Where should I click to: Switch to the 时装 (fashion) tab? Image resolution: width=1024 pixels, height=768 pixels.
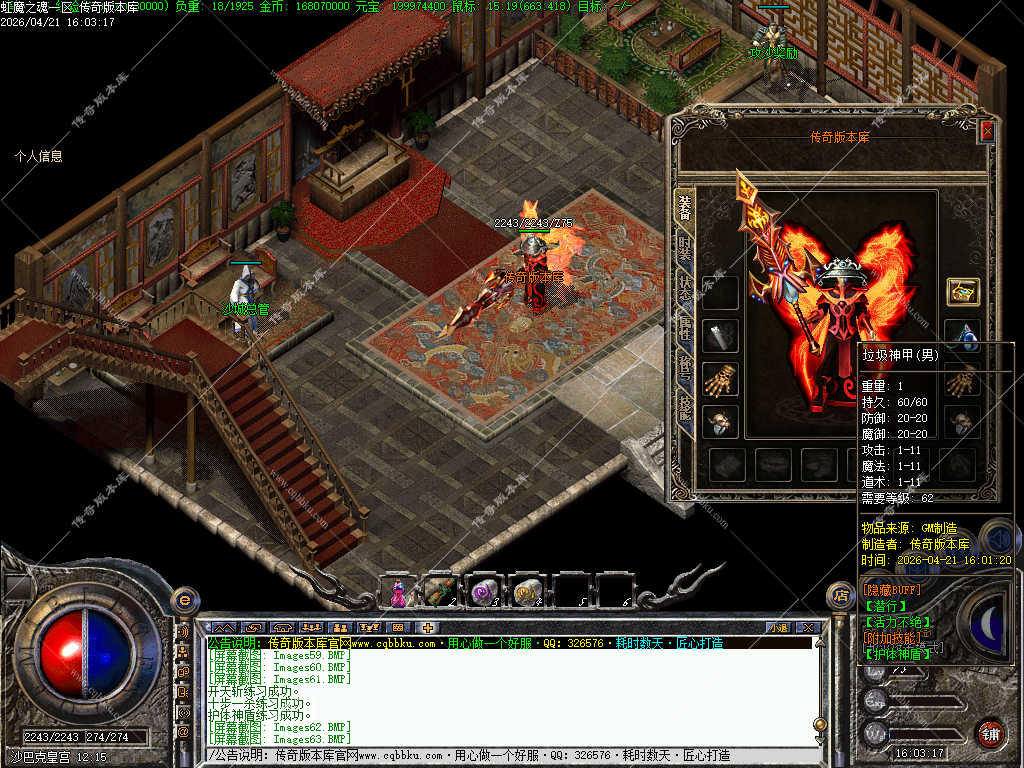coord(685,250)
